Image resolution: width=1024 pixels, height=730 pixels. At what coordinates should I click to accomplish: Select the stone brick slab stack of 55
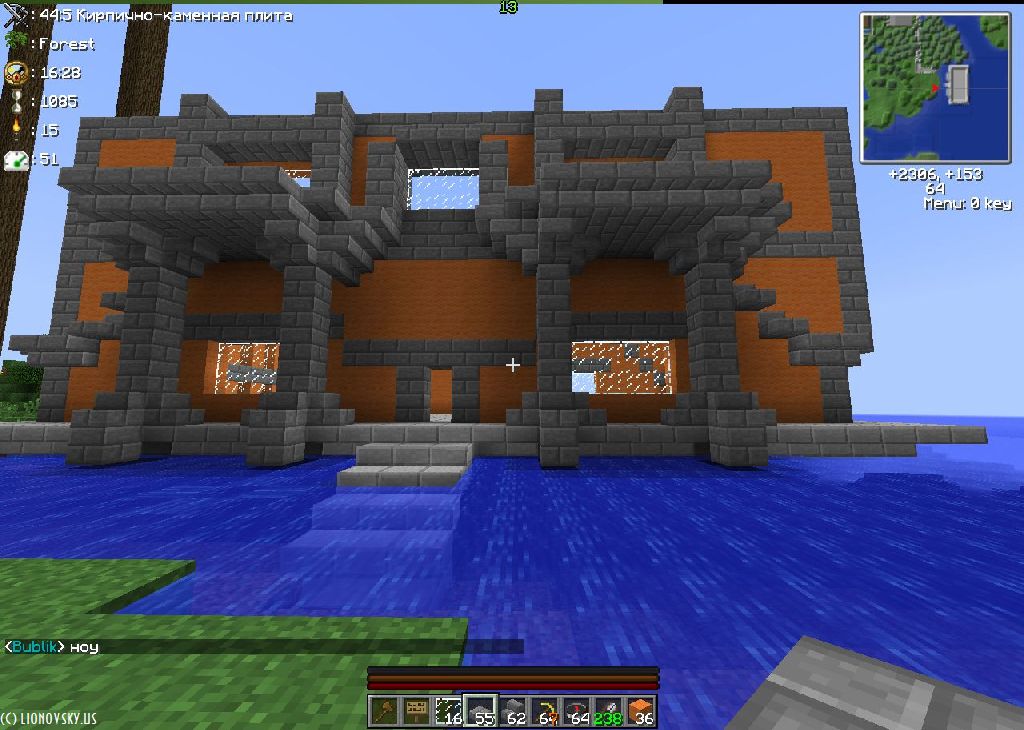(x=481, y=711)
